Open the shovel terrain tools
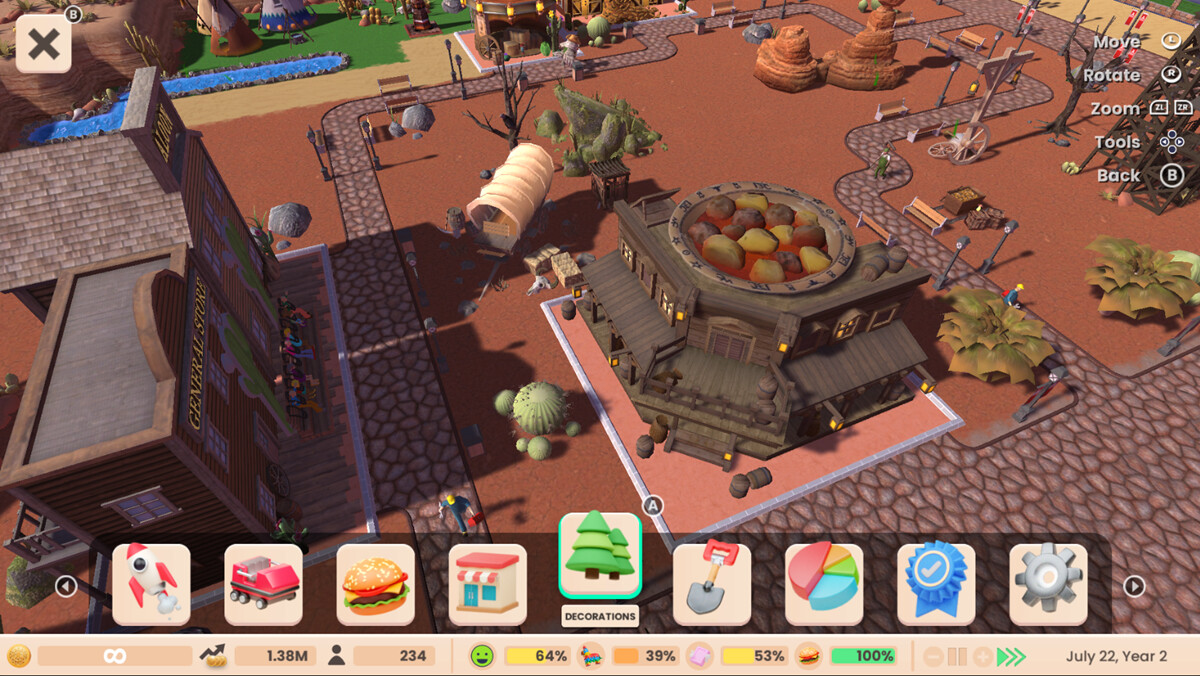This screenshot has height=676, width=1200. click(x=711, y=585)
